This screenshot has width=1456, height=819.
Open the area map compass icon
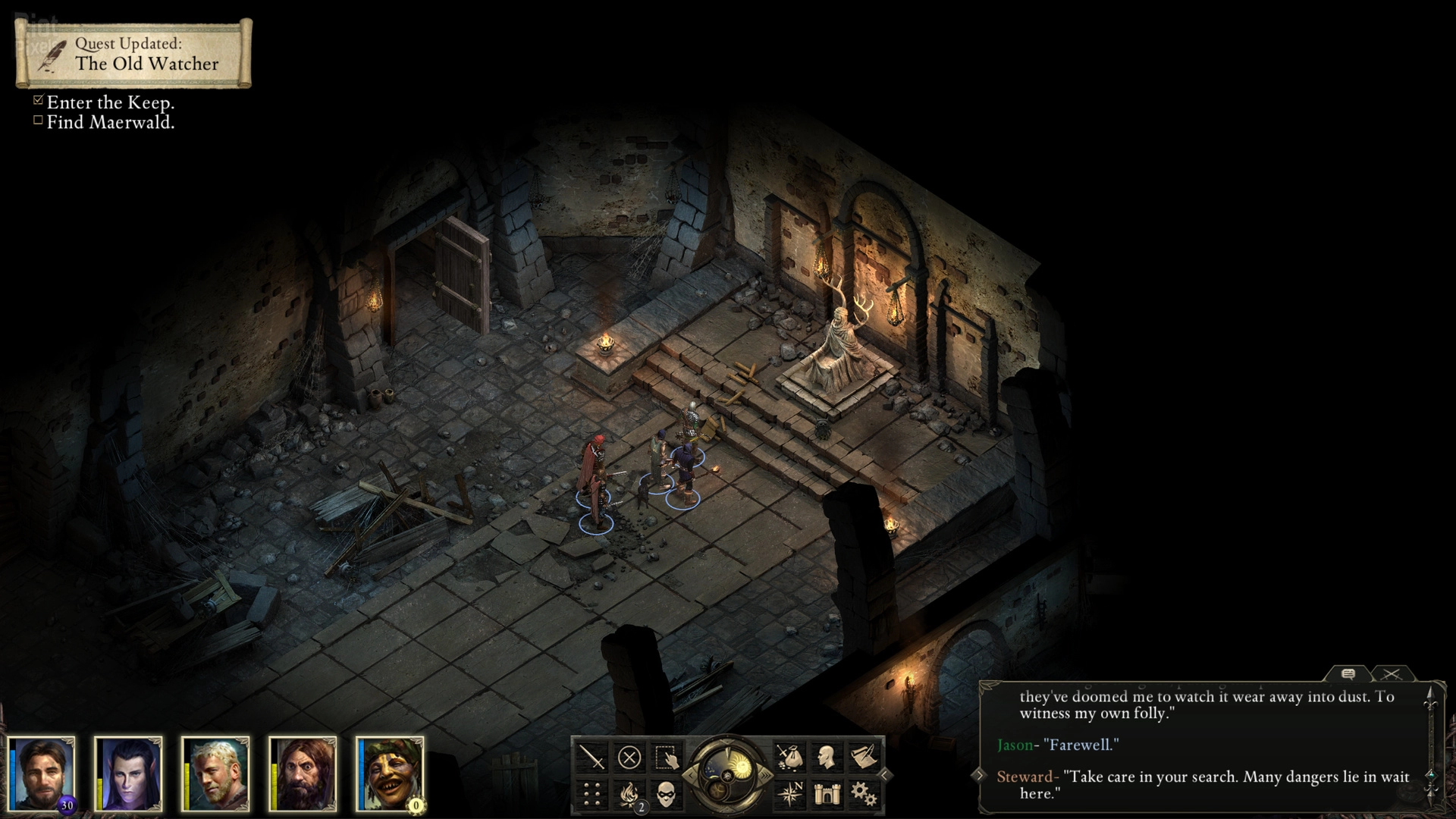point(789,794)
